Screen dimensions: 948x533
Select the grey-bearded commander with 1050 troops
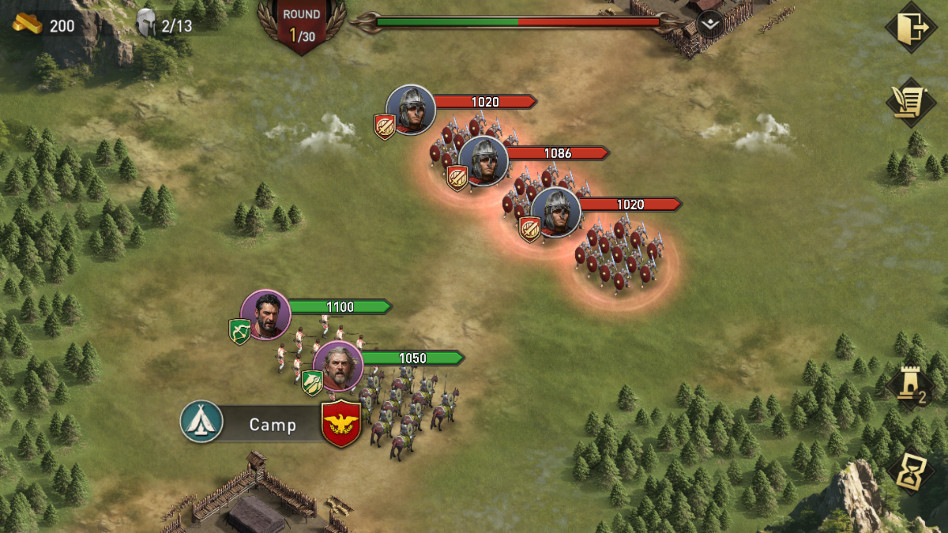tap(338, 365)
